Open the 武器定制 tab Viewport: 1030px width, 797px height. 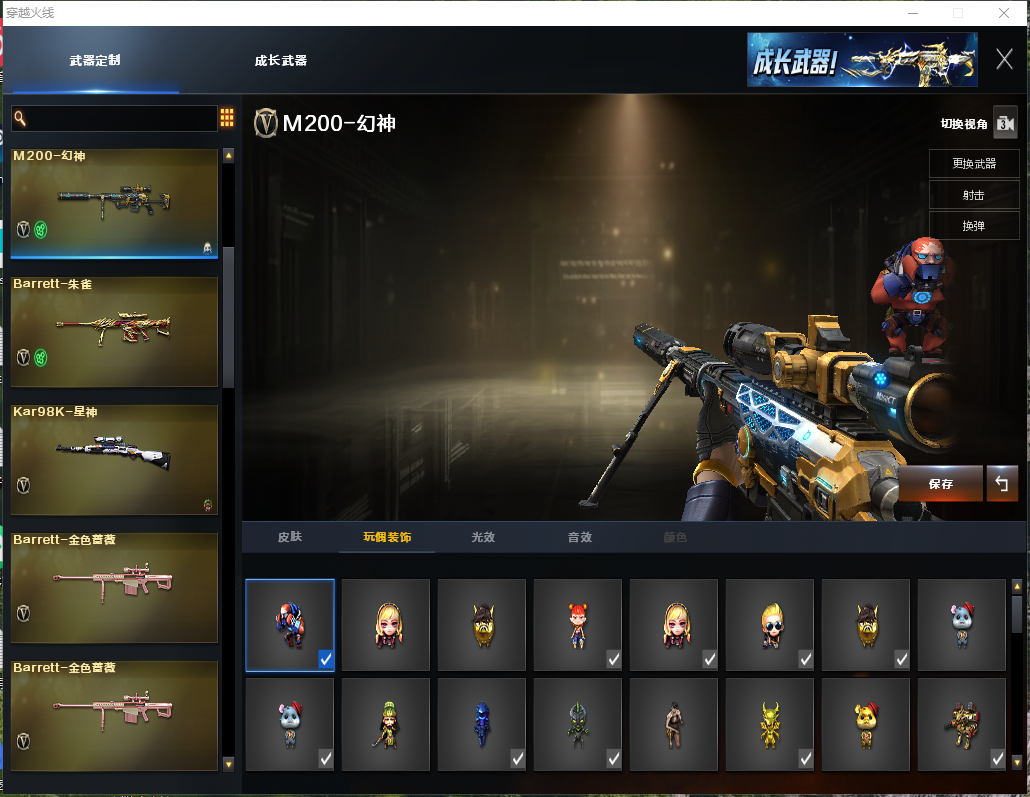(95, 60)
